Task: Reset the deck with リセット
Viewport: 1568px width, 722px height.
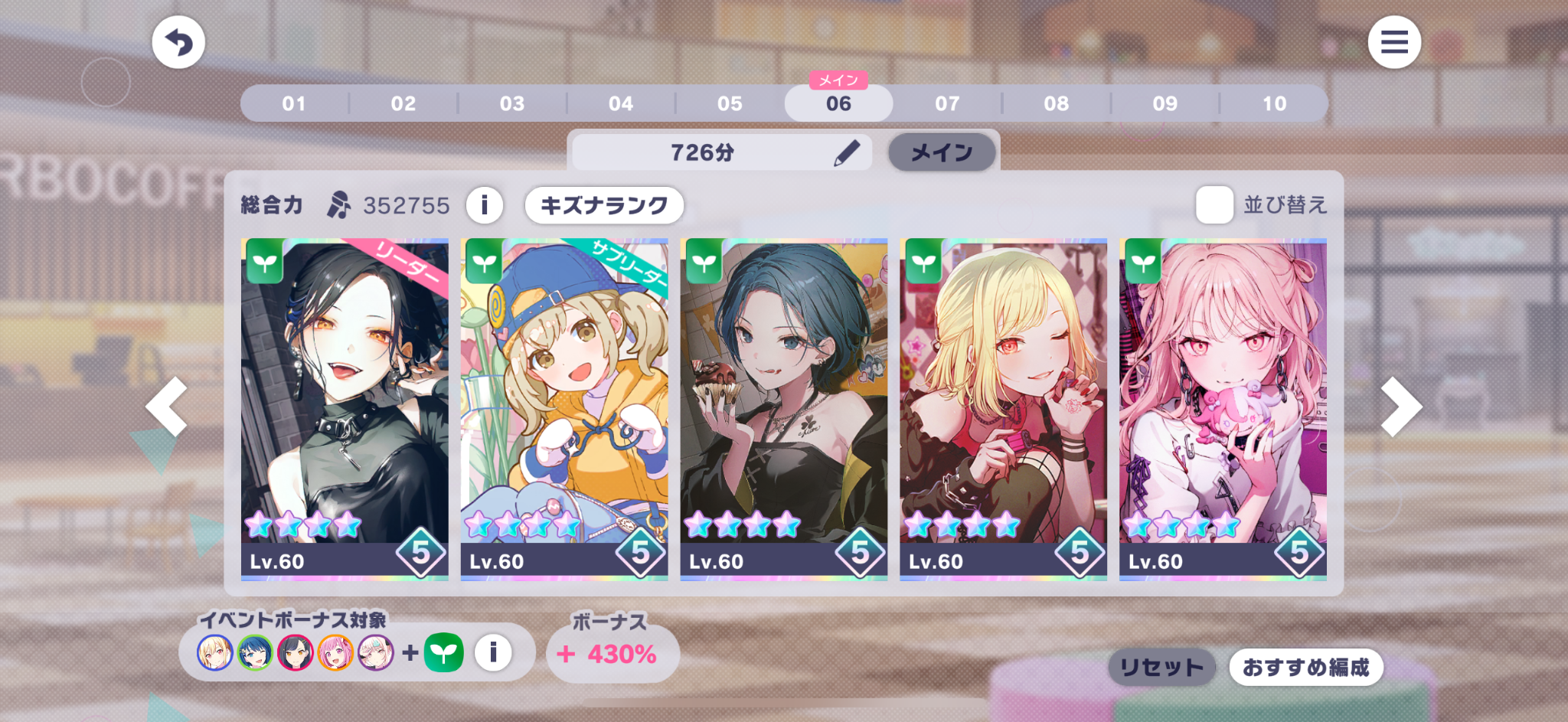Action: click(1161, 668)
